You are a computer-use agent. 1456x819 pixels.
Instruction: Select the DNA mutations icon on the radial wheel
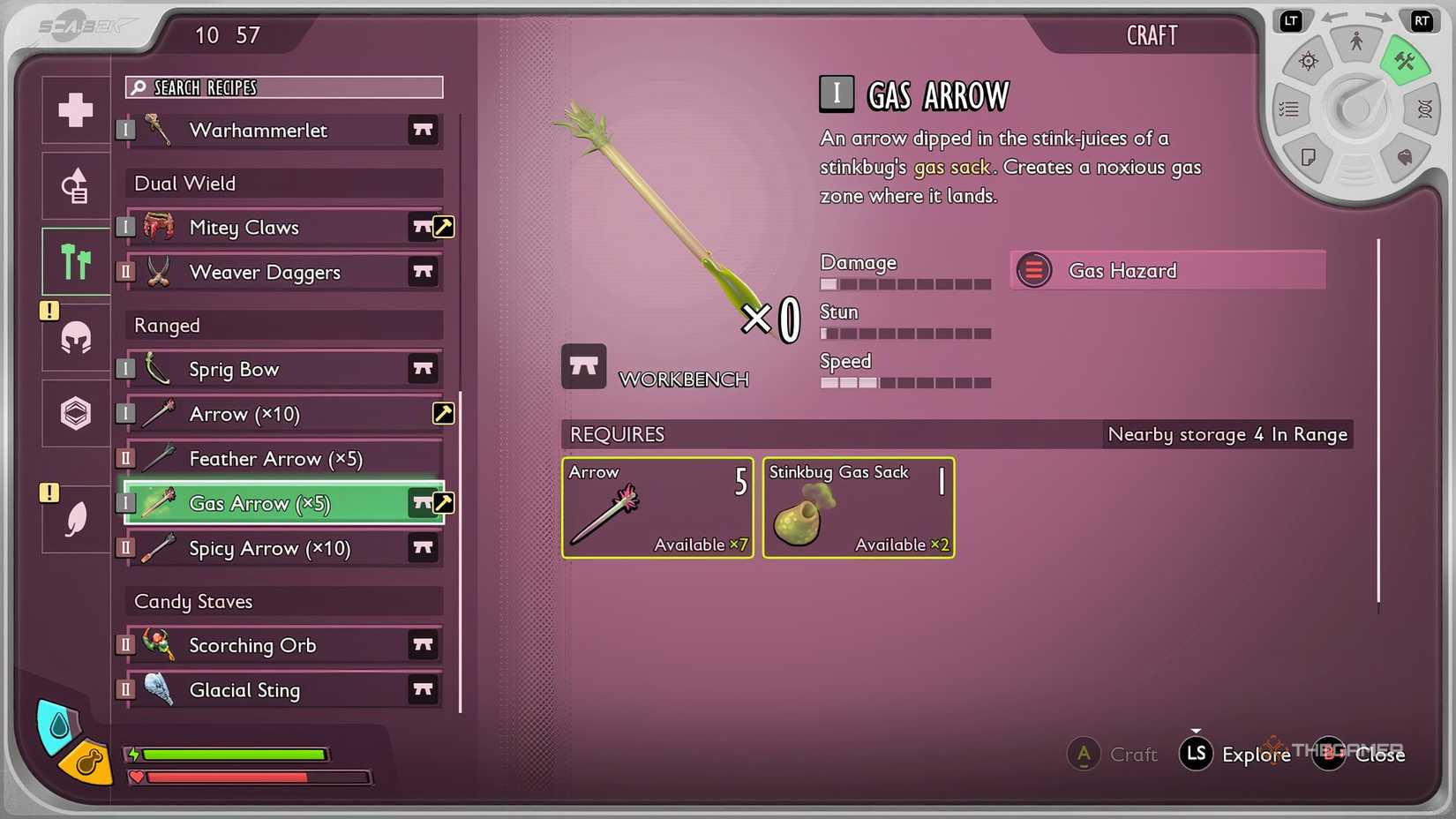(1423, 109)
